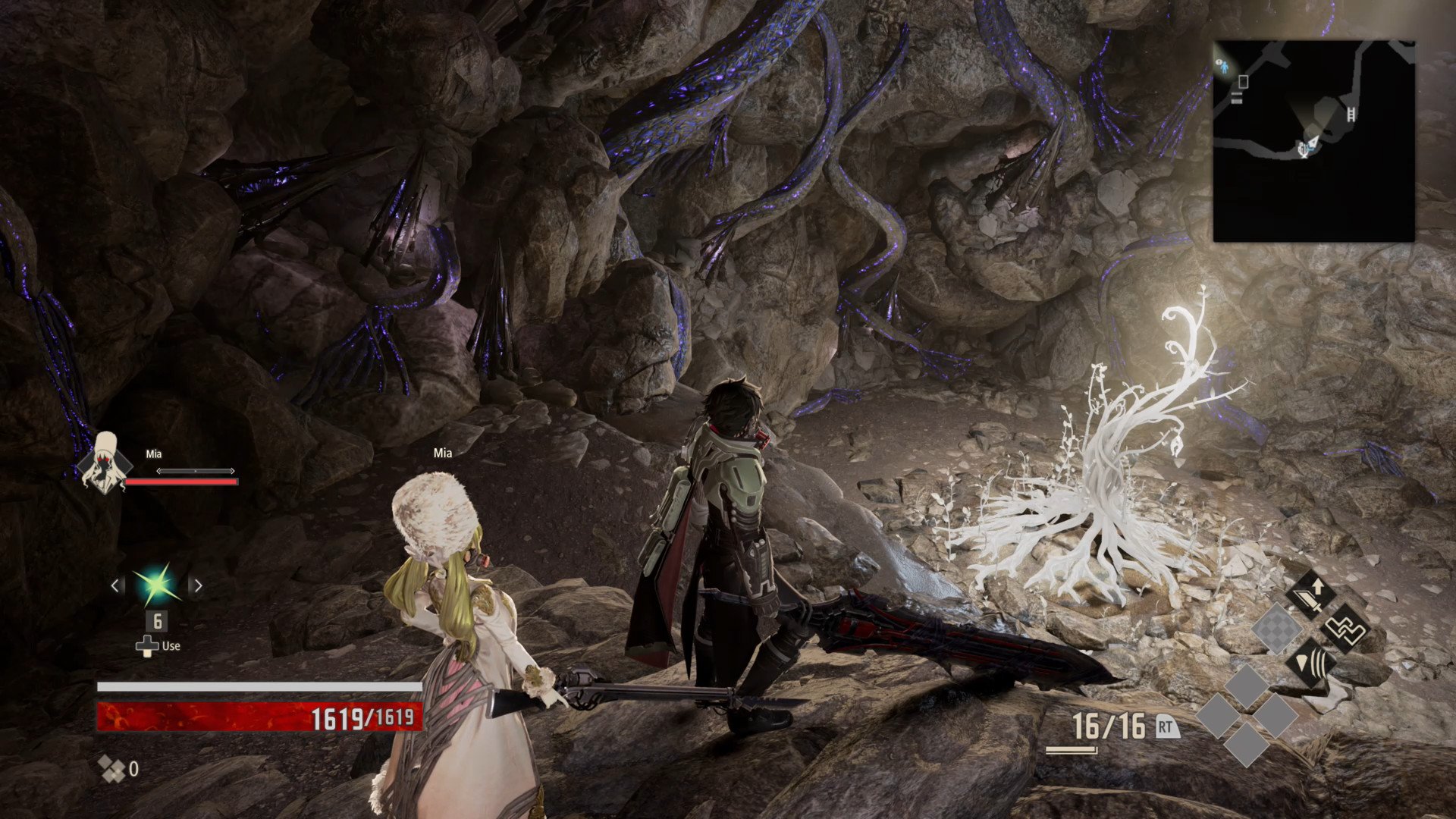Click the ladder marker on the minimap
The image size is (1456, 819).
pos(1351,115)
